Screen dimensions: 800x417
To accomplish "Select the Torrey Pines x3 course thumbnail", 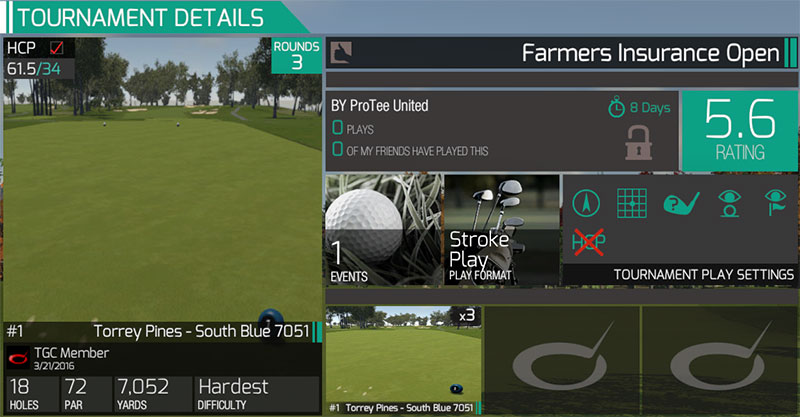I will point(403,359).
